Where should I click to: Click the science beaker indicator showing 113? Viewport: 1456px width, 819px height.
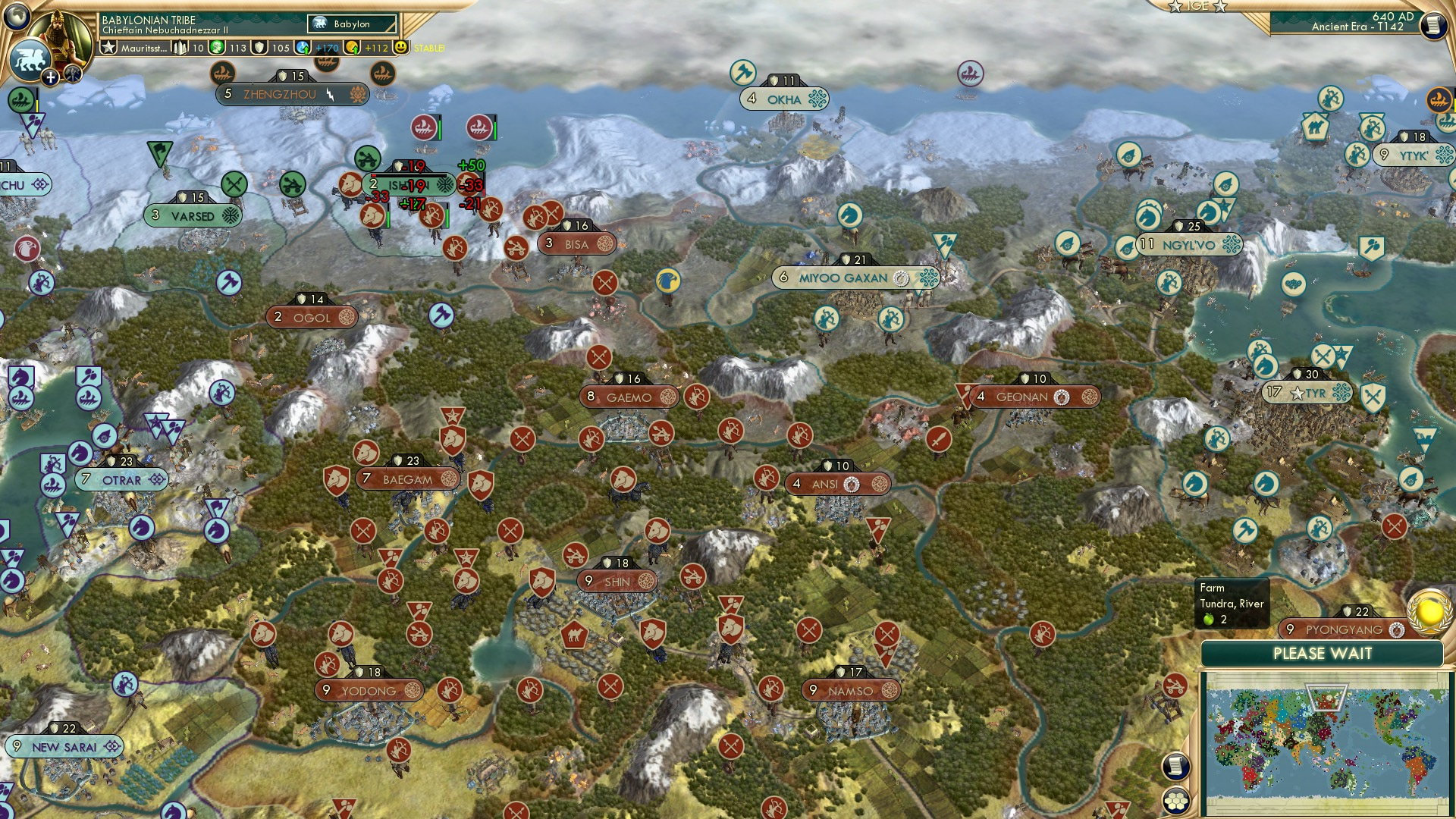point(224,48)
